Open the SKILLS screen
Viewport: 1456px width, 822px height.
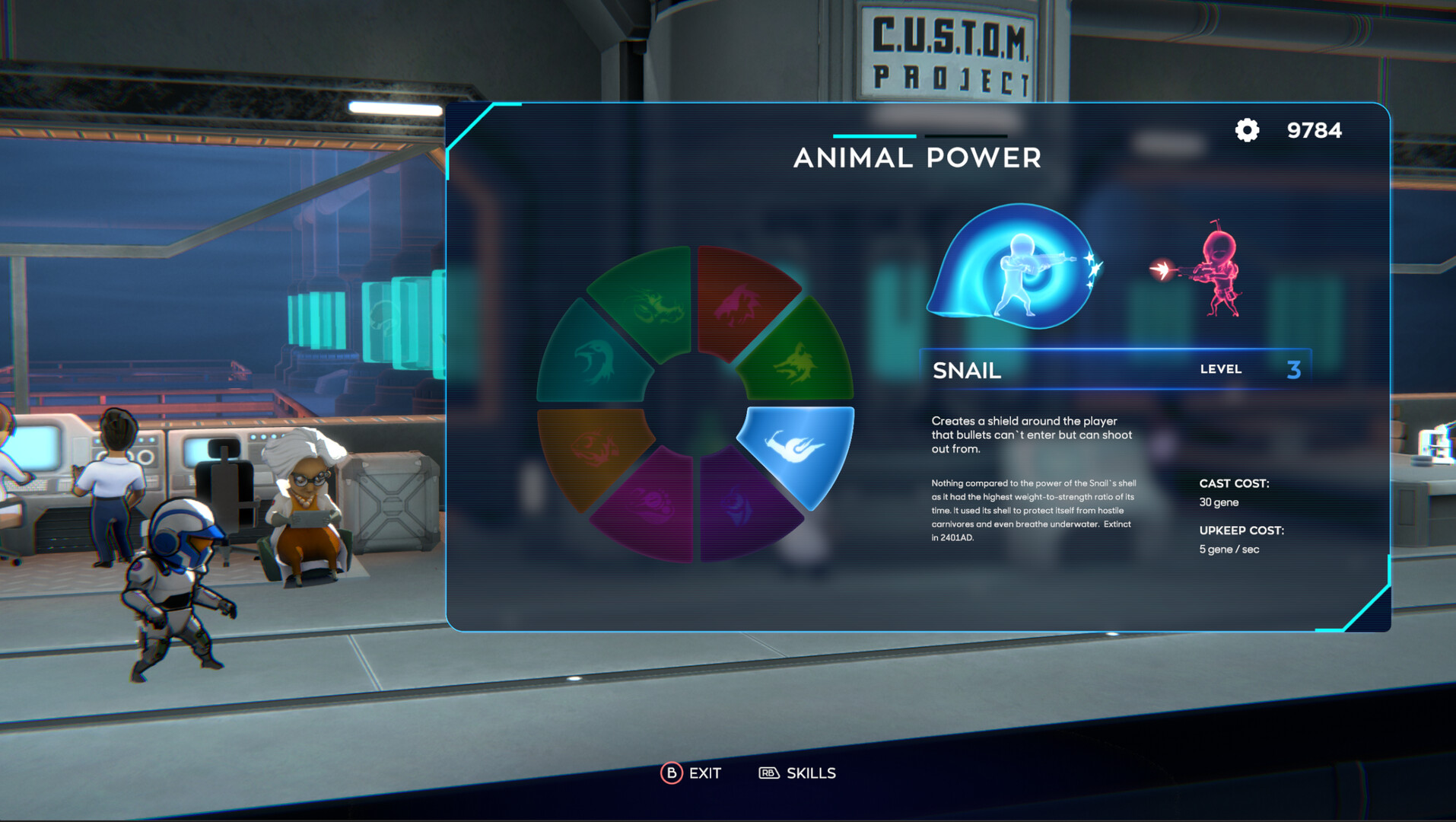[x=799, y=773]
